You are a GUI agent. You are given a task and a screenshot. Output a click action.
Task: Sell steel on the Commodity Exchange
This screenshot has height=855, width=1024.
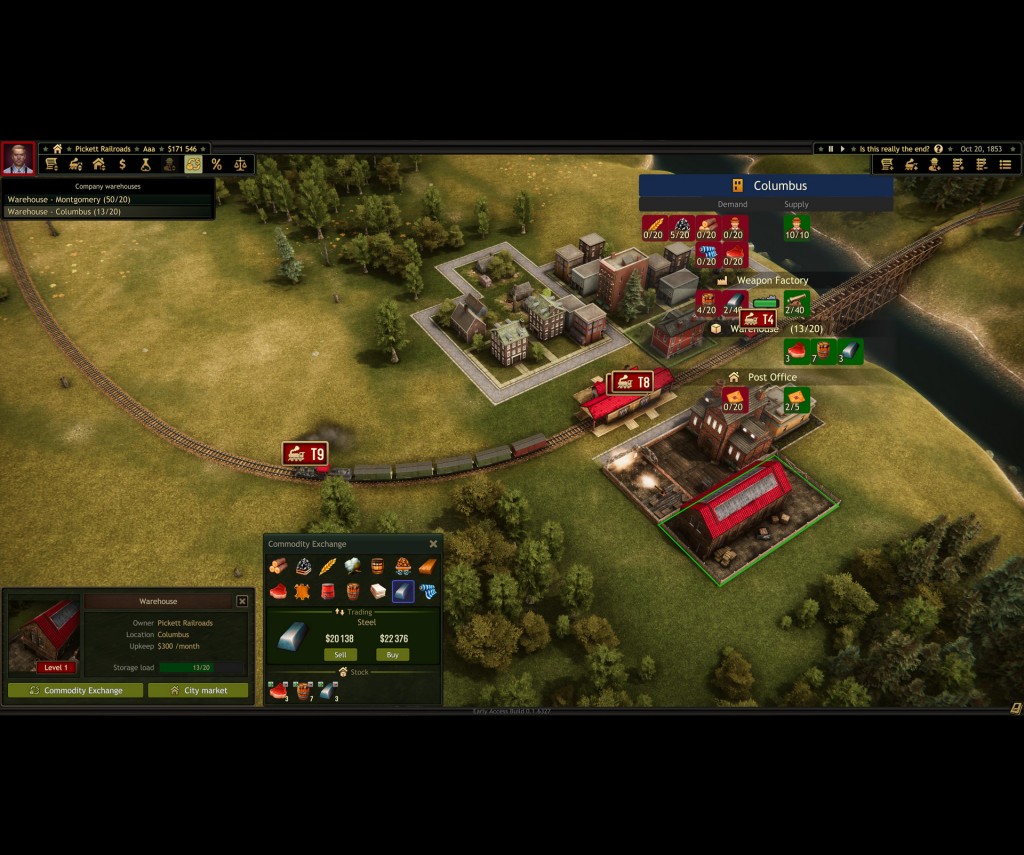pos(339,655)
